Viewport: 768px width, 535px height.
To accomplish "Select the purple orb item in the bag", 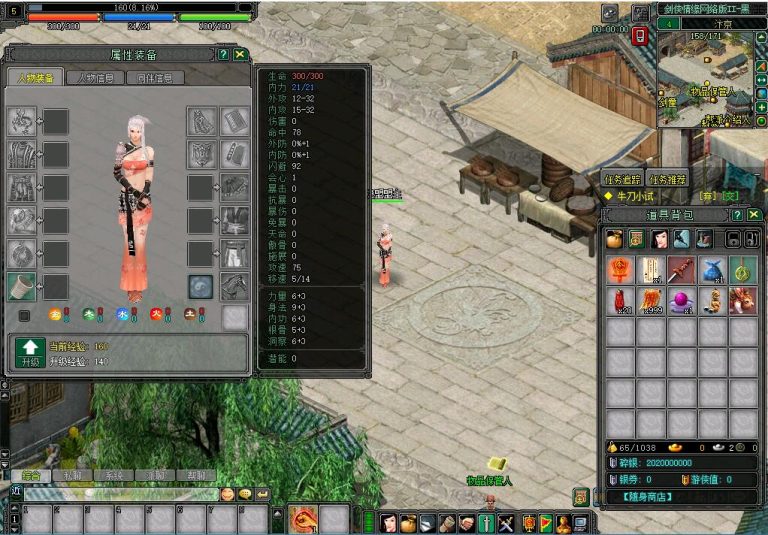I will click(681, 299).
